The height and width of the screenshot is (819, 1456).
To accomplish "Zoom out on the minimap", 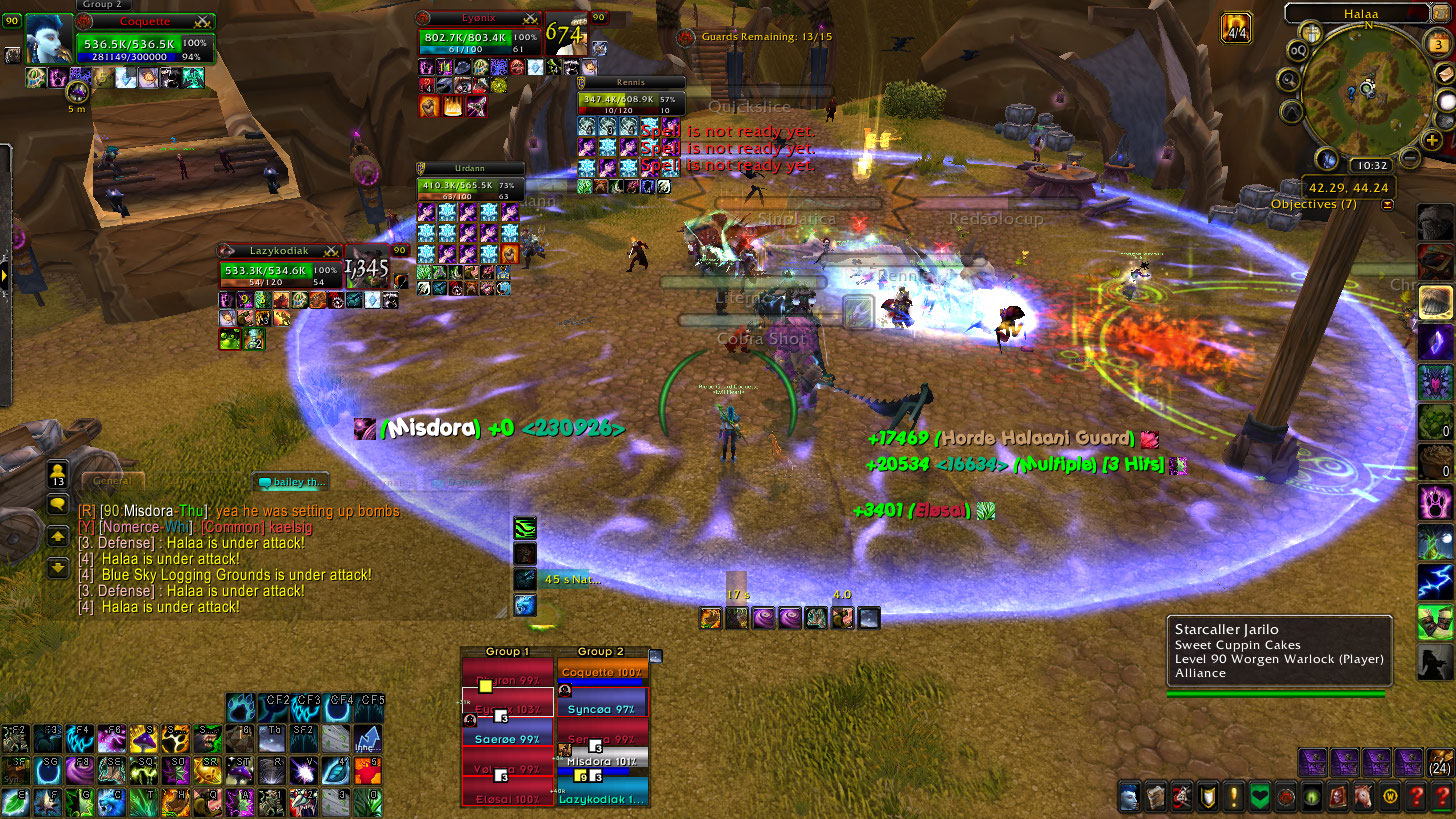I will tap(1409, 158).
